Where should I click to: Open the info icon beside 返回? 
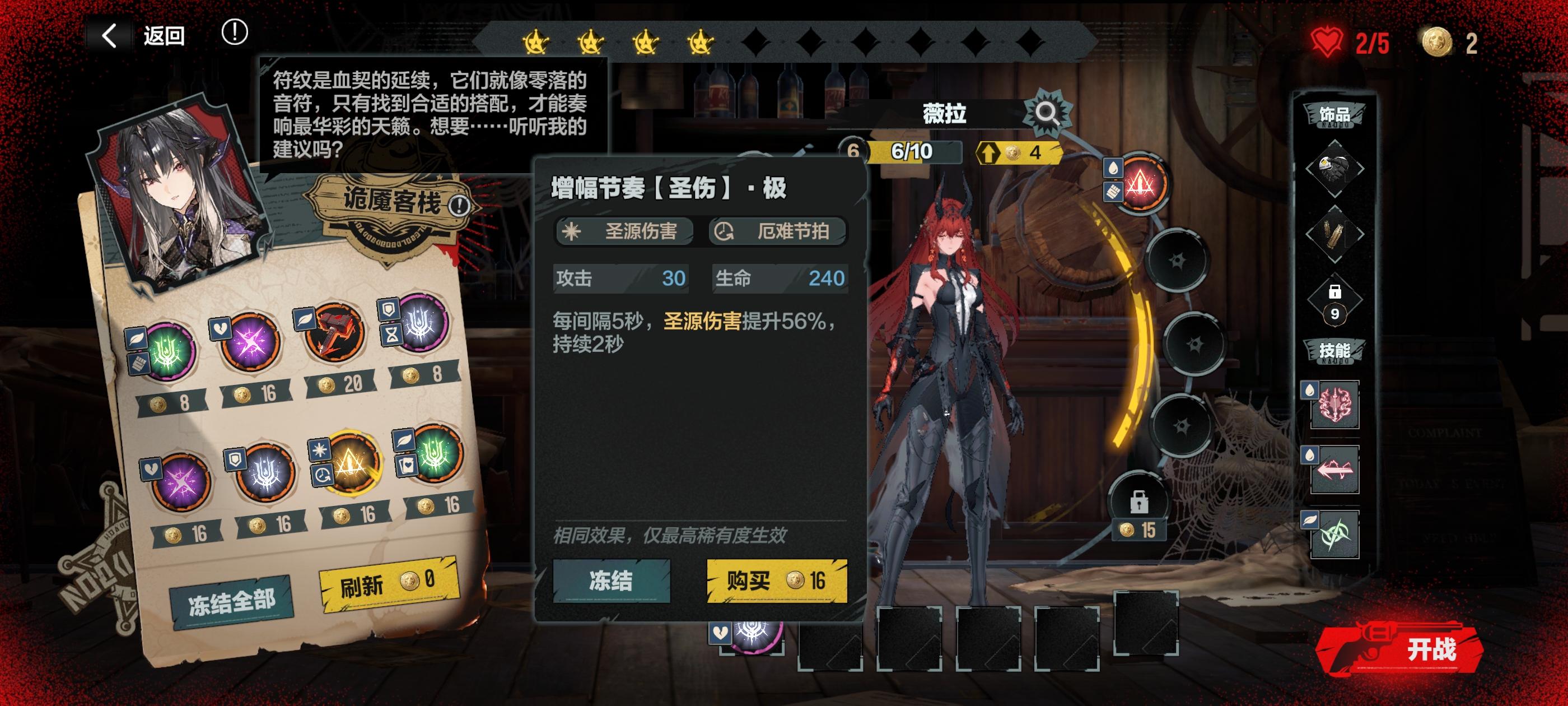234,32
